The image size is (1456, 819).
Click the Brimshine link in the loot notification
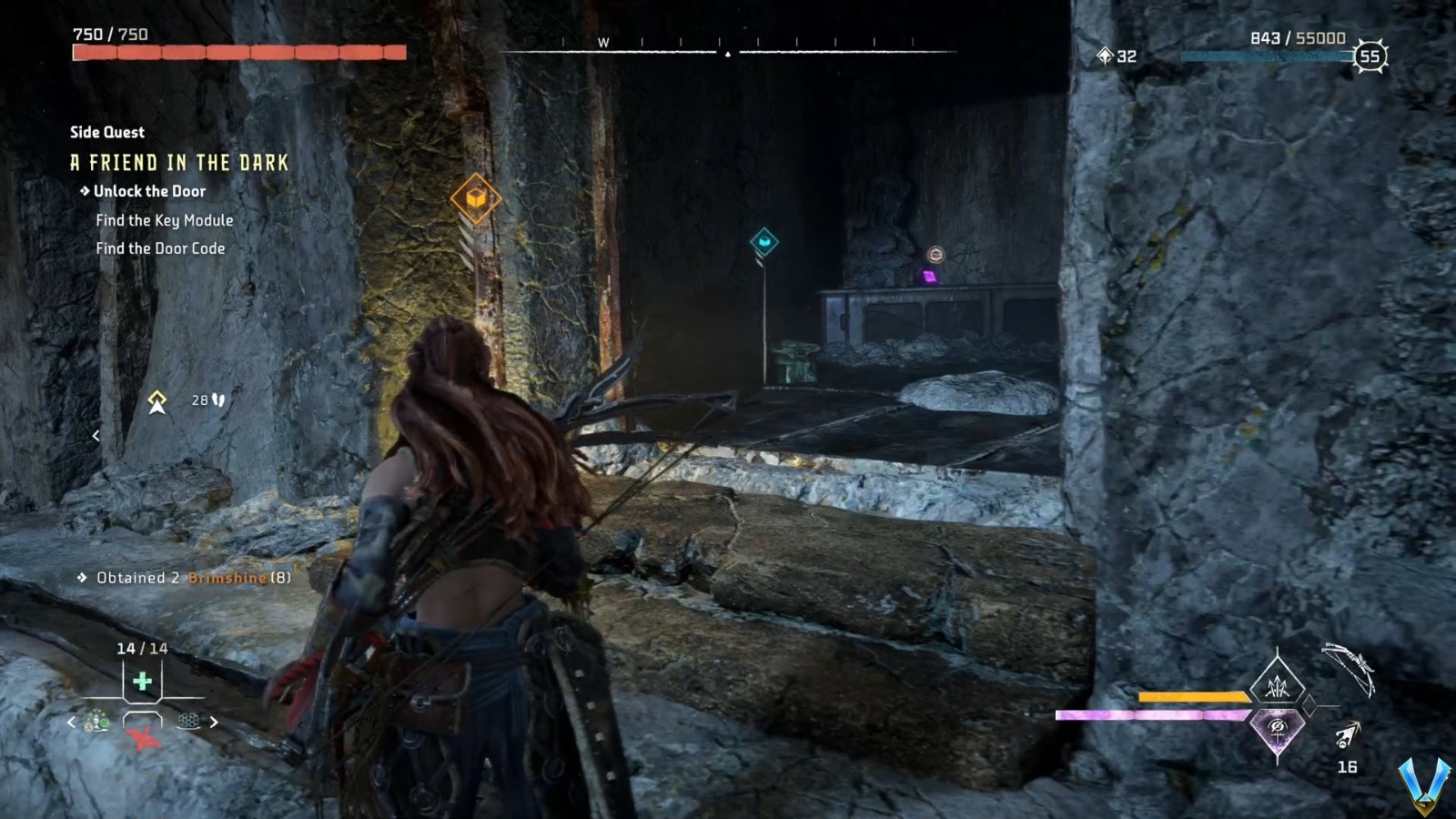tap(227, 576)
